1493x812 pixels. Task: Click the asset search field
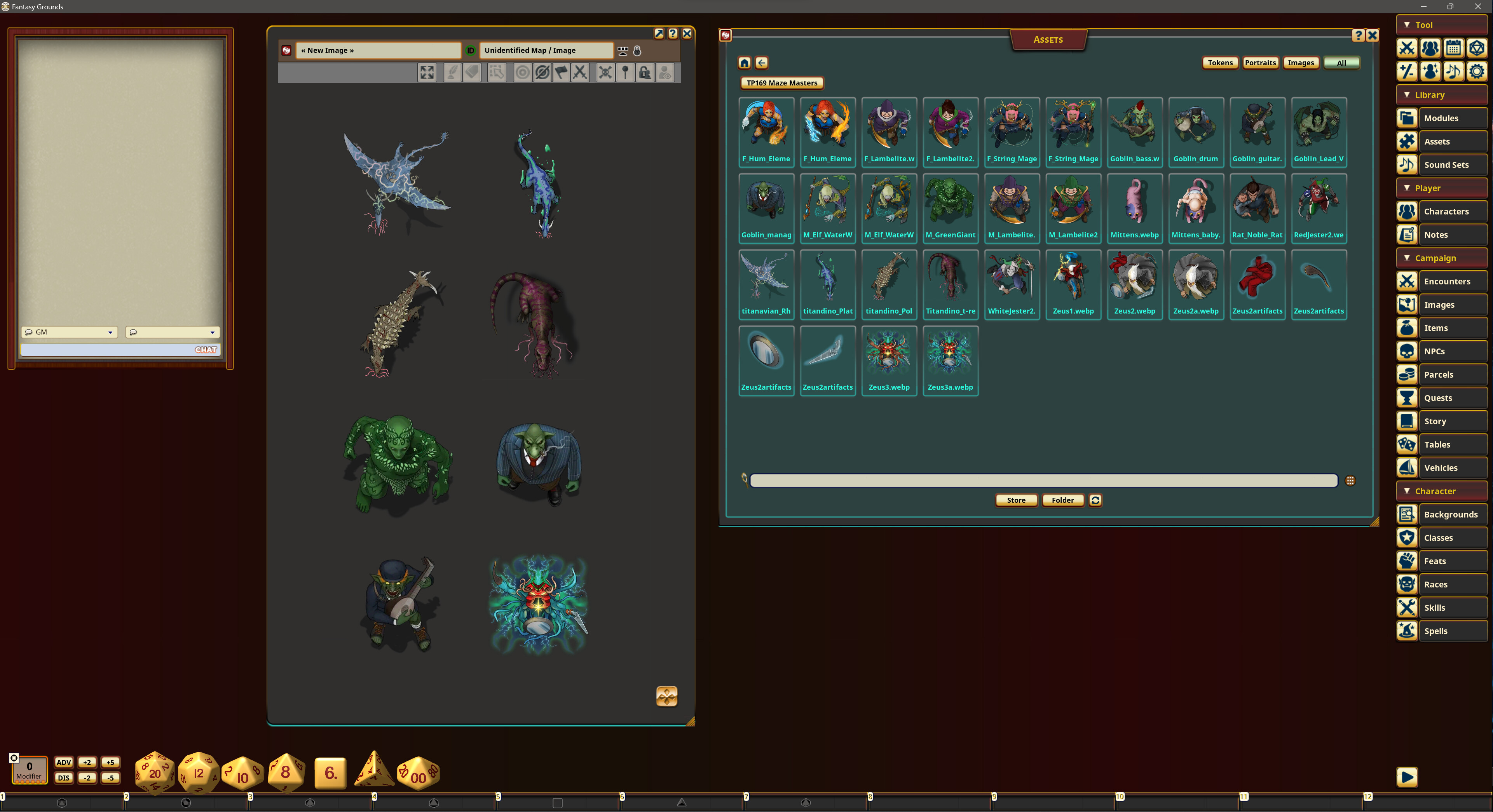point(1043,481)
